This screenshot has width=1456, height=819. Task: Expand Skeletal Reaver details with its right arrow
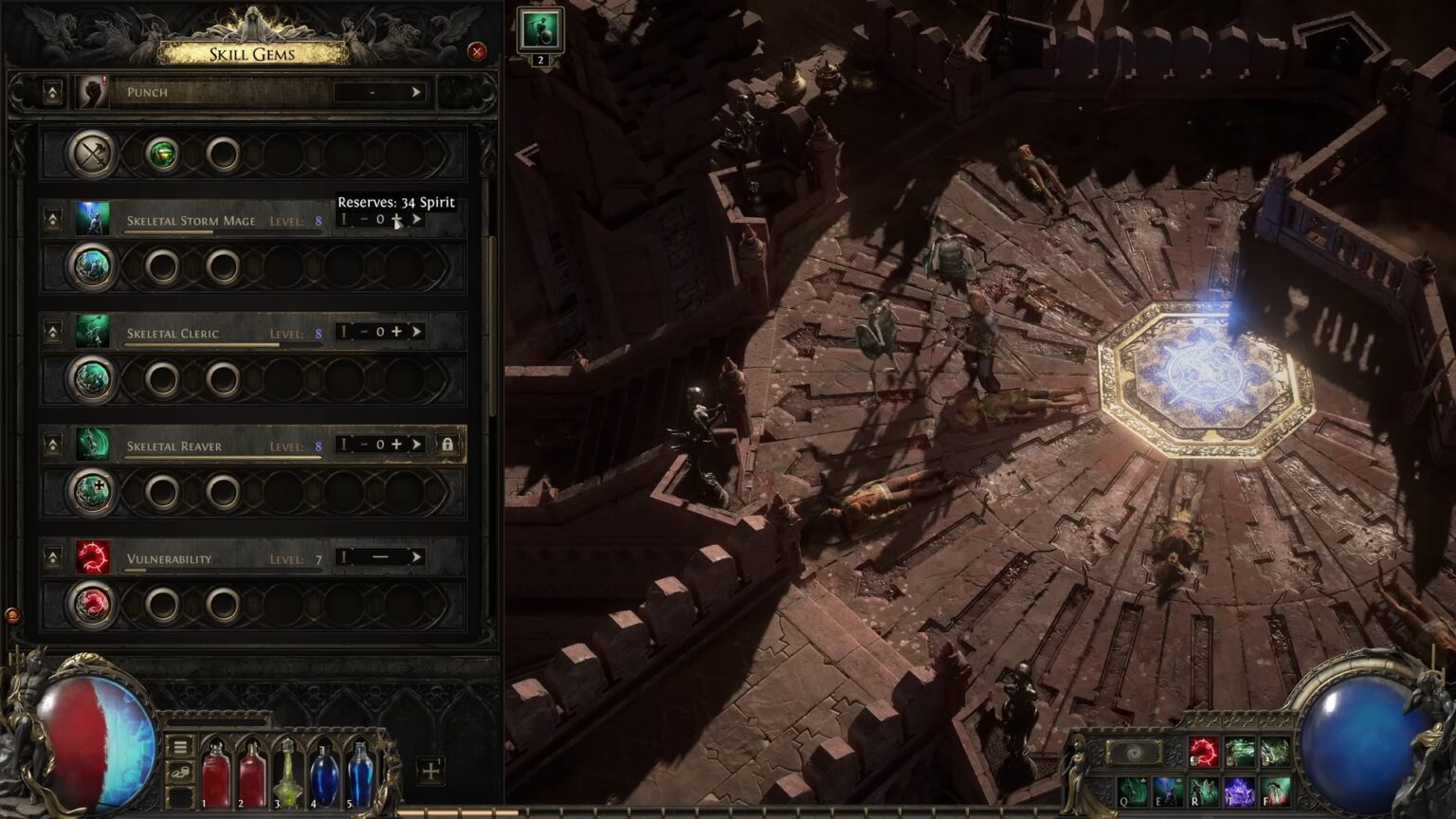click(415, 445)
